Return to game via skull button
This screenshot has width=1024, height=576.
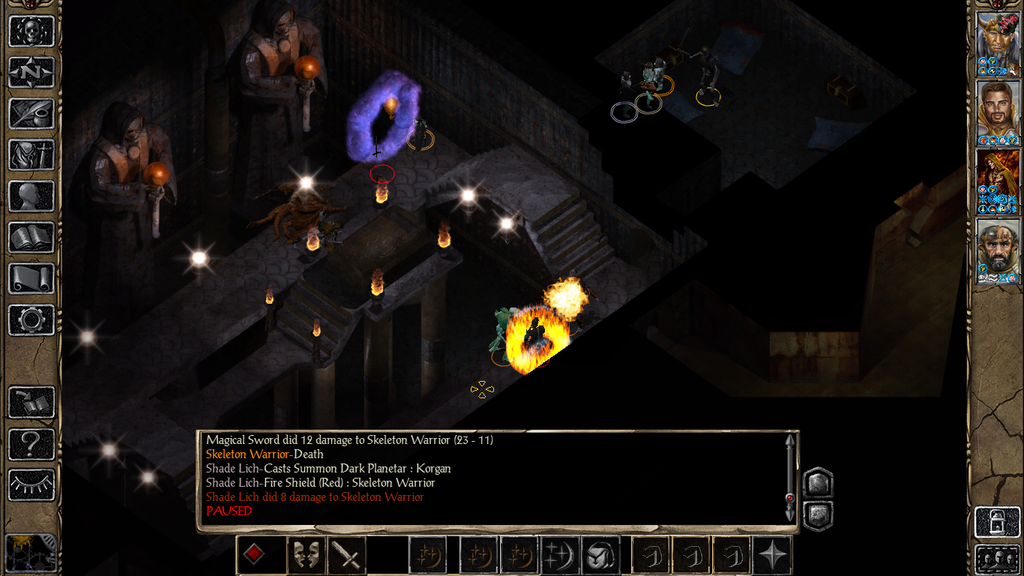coord(31,31)
